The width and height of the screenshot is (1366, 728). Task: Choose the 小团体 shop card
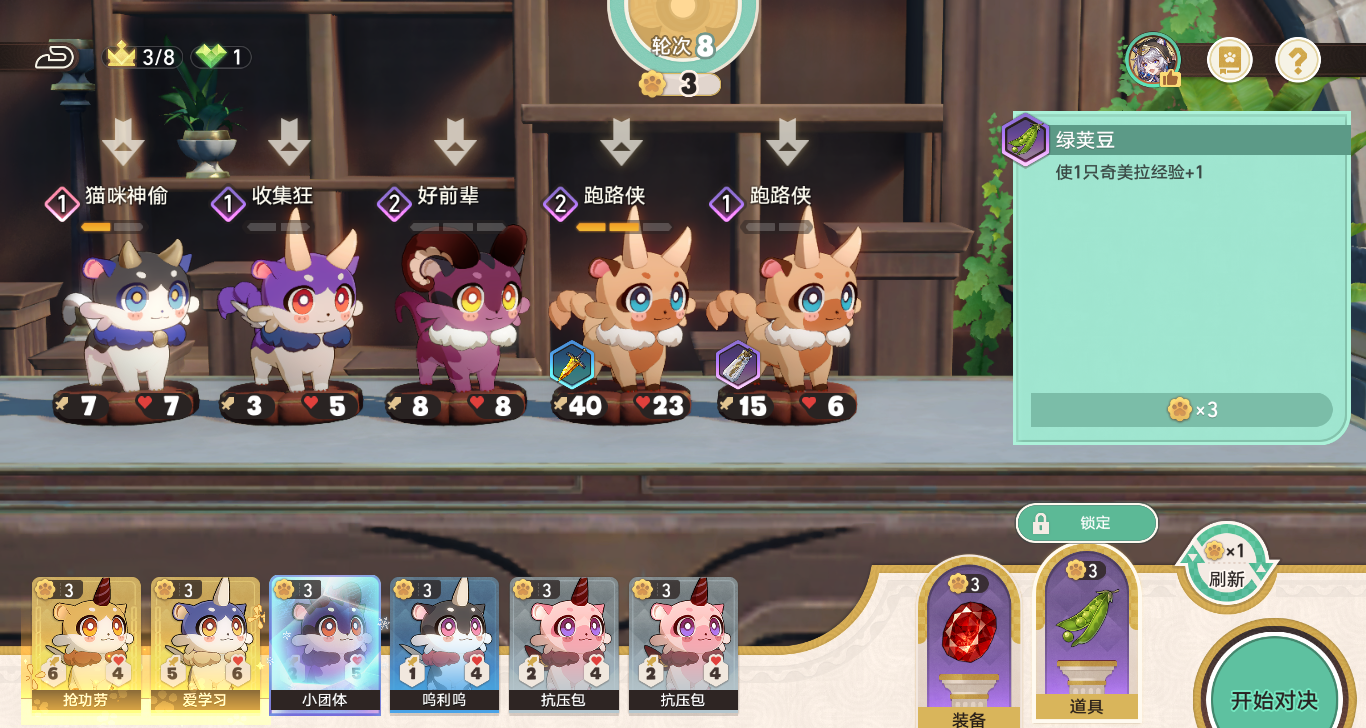click(x=325, y=643)
